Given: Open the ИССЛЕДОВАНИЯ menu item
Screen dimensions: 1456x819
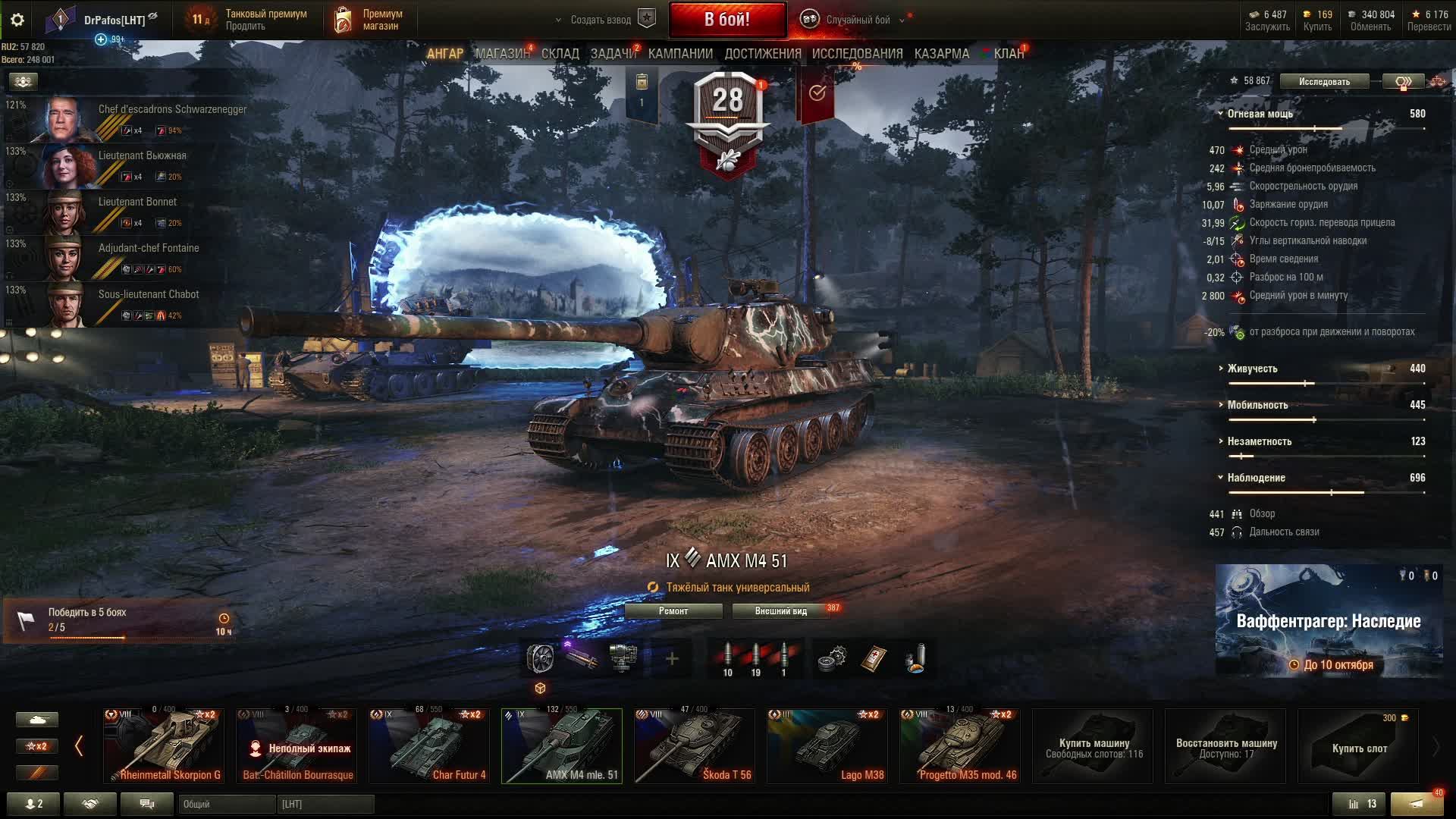Looking at the screenshot, I should [x=855, y=54].
